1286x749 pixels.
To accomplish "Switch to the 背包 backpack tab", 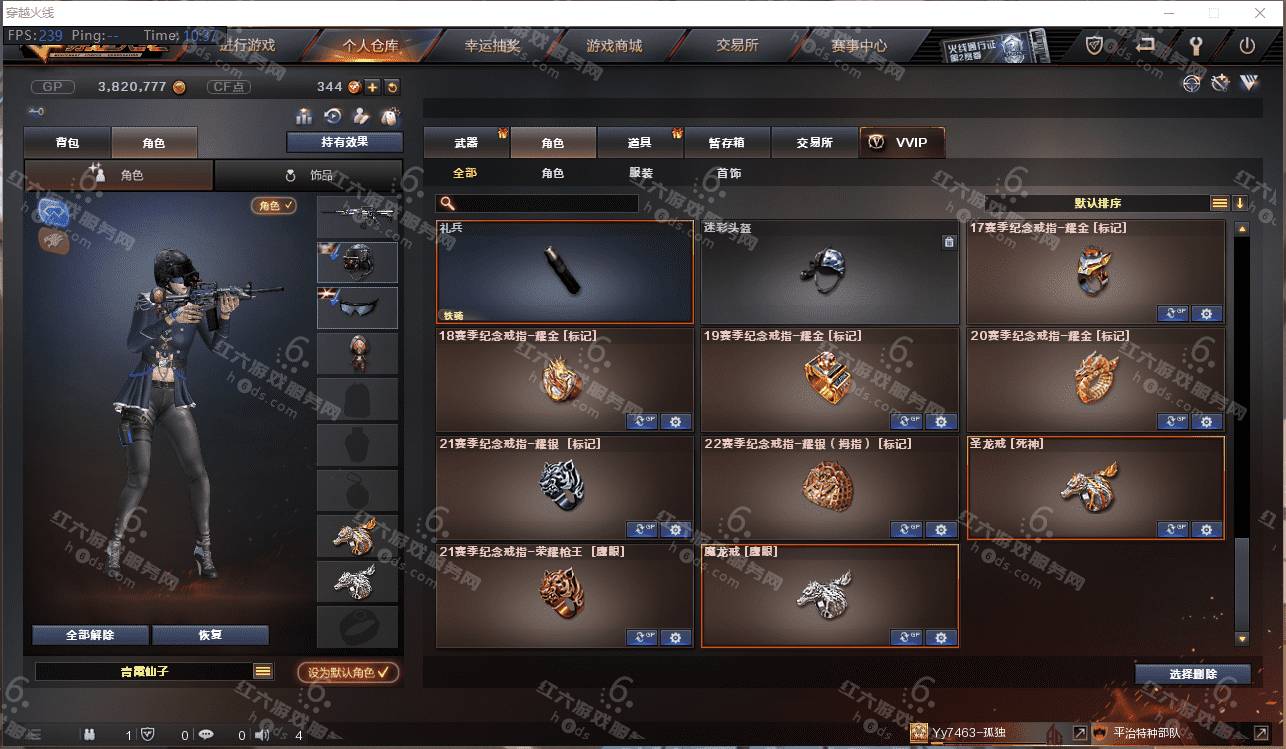I will coord(68,143).
